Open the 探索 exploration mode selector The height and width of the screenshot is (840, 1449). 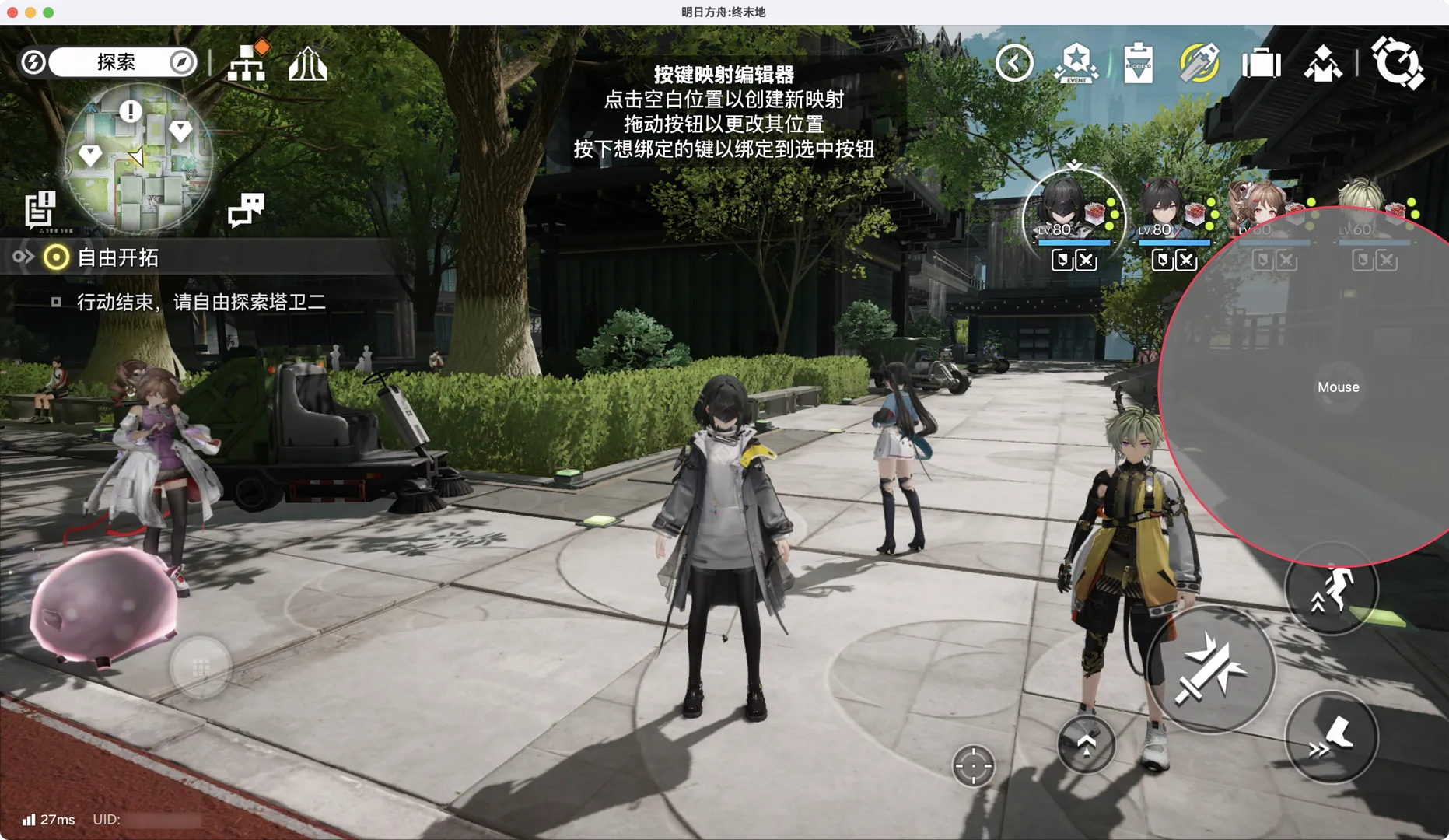pos(115,62)
